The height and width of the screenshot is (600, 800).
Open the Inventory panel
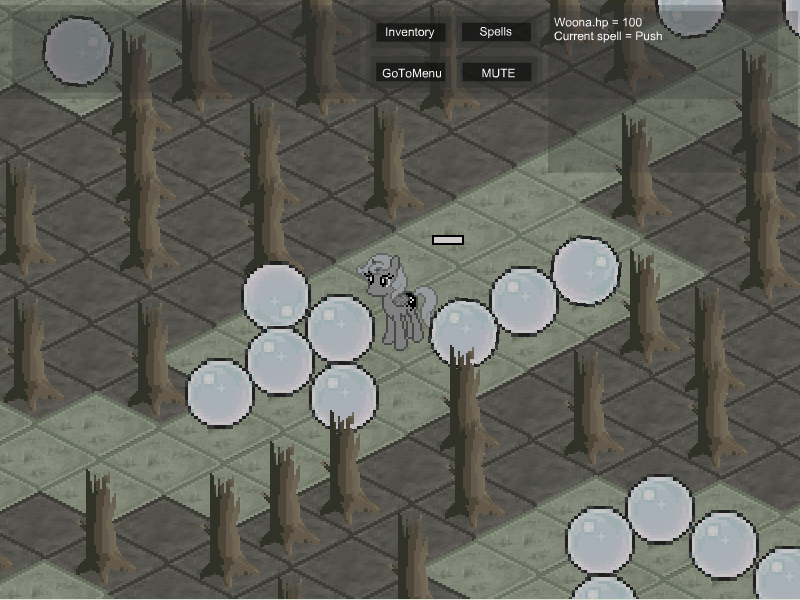pos(410,32)
